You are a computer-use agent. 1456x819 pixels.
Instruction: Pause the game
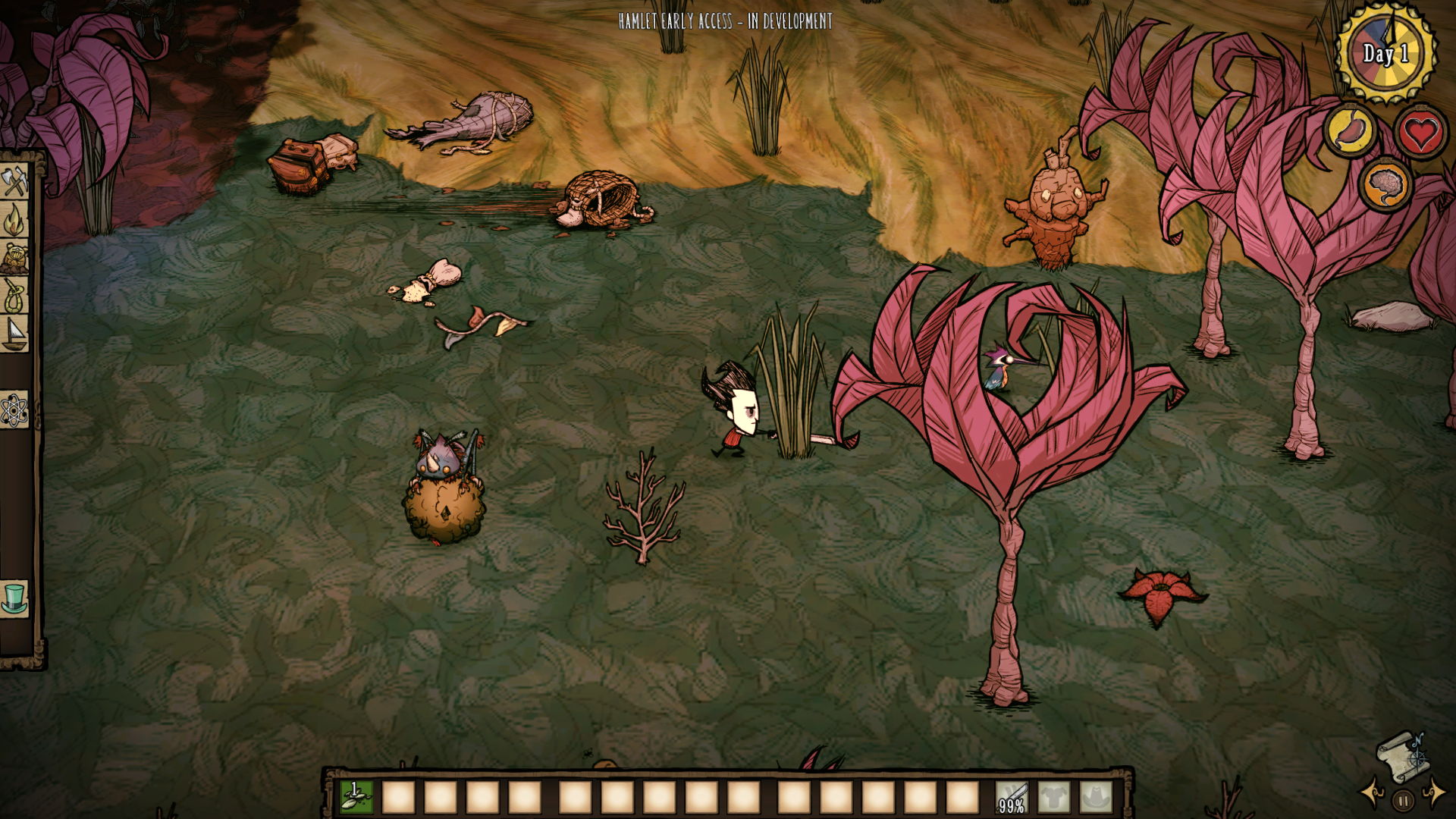pos(1403,801)
